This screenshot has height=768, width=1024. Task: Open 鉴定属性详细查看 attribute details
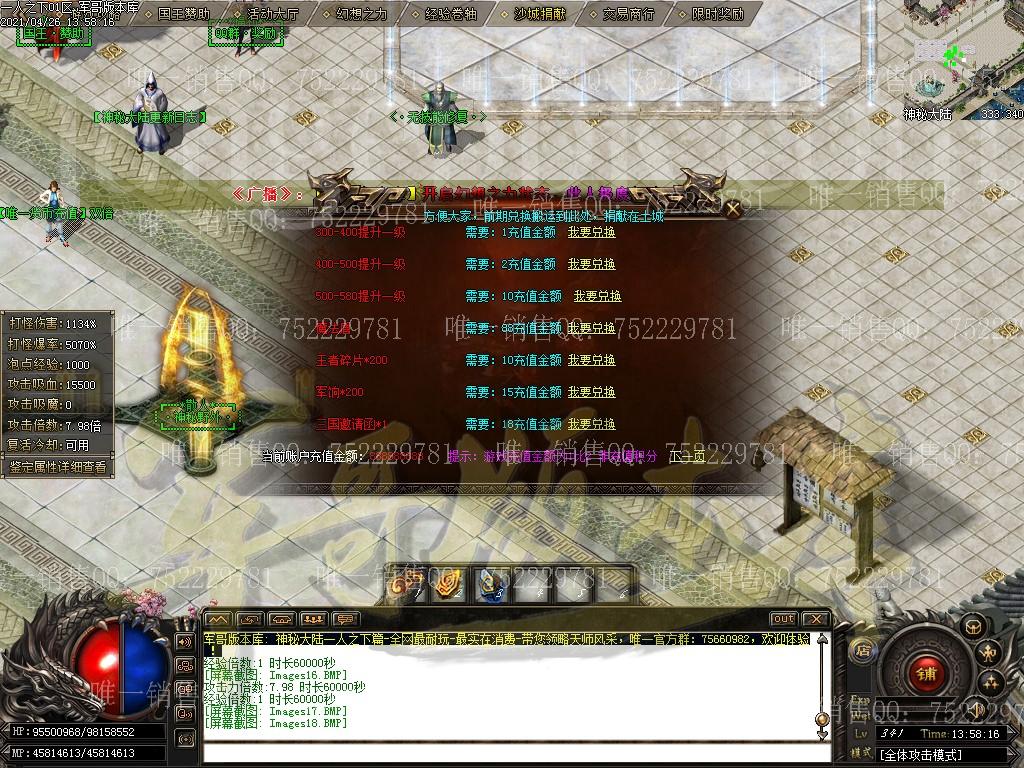57,466
